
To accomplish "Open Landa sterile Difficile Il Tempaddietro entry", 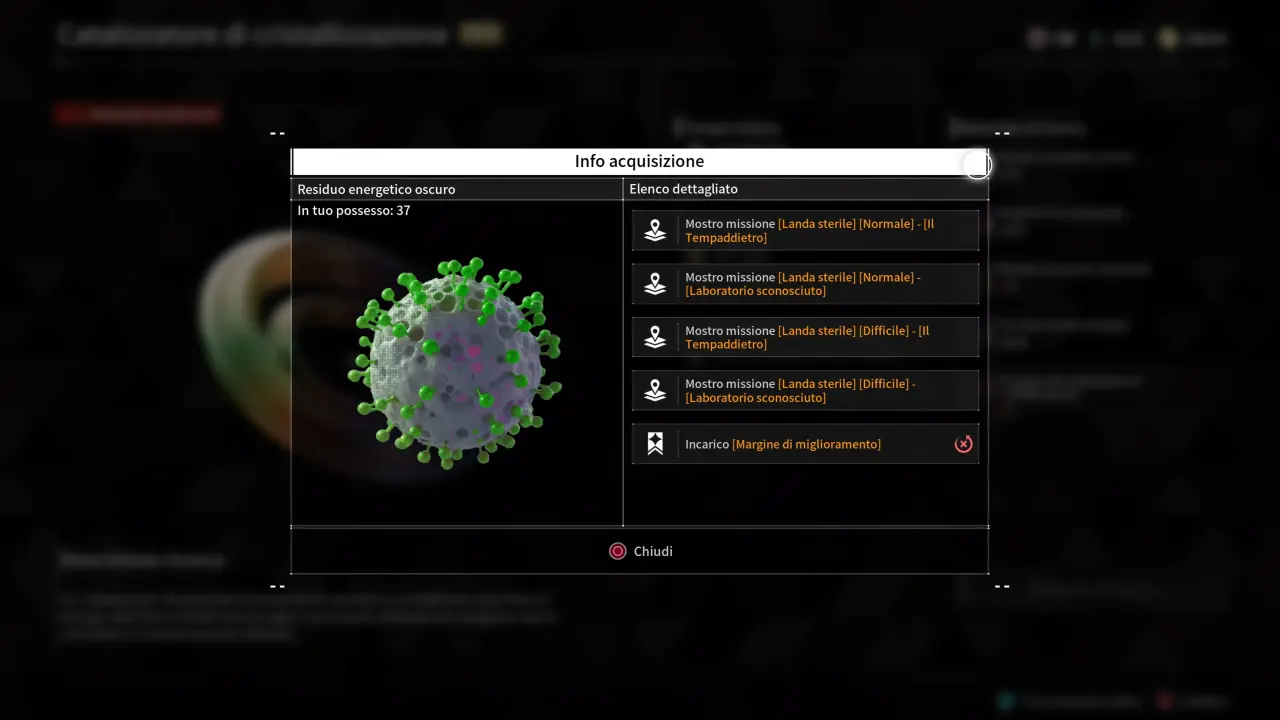I will 805,337.
